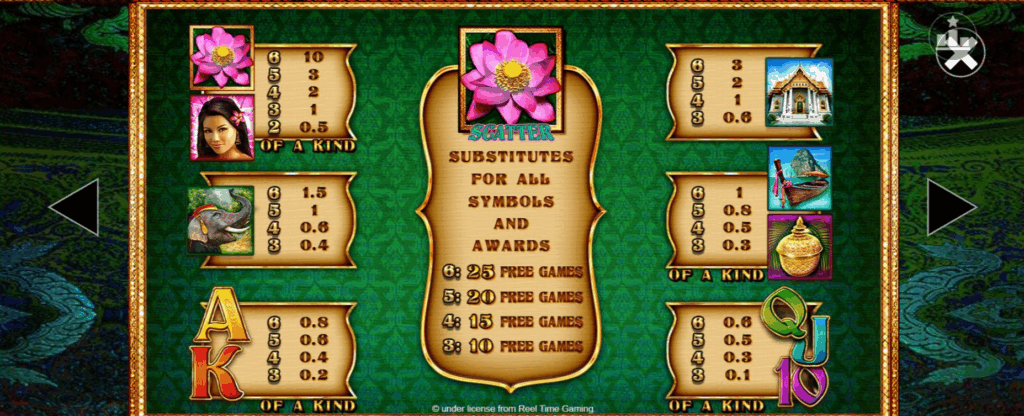This screenshot has width=1024, height=416.
Task: Go to the previous paytable page
Action: coord(73,207)
